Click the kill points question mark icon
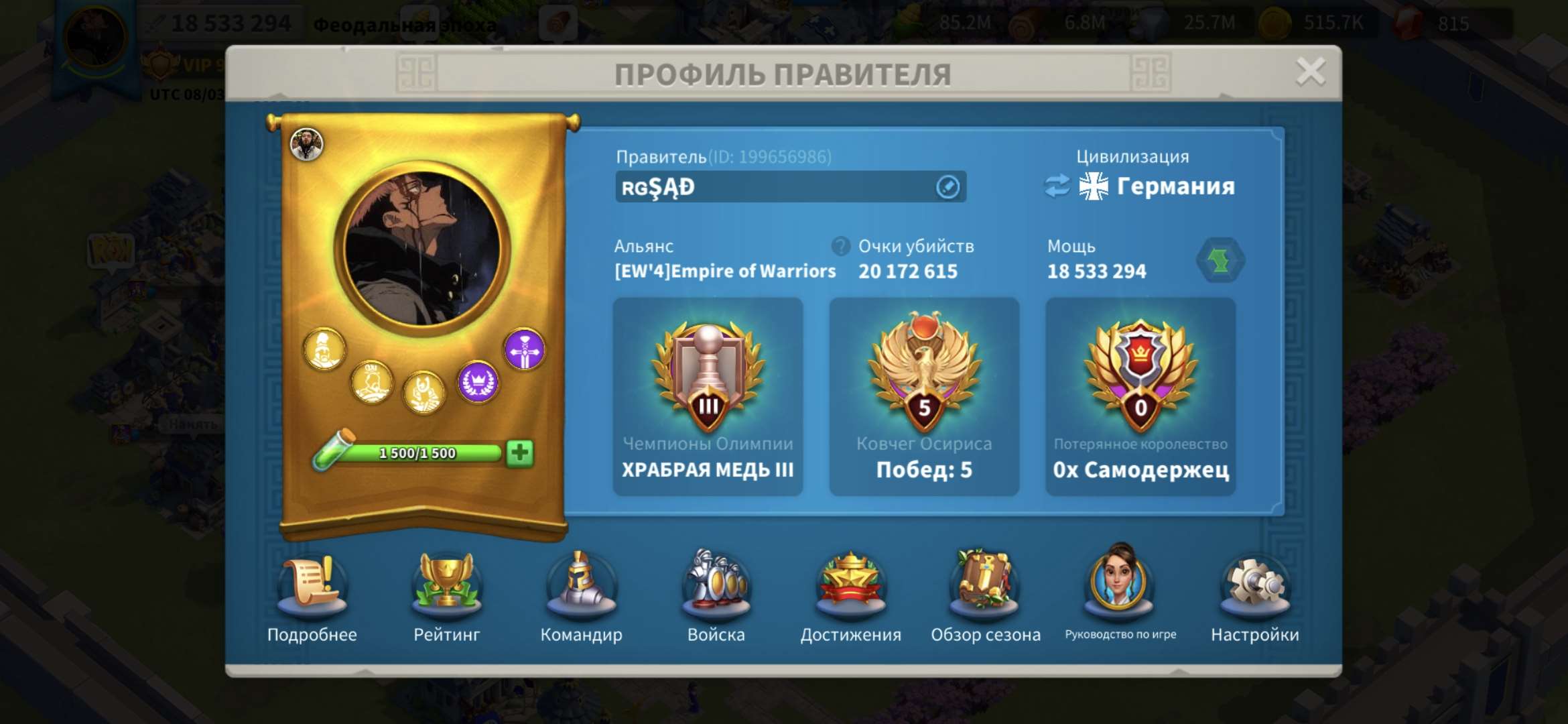1568x724 pixels. 840,246
